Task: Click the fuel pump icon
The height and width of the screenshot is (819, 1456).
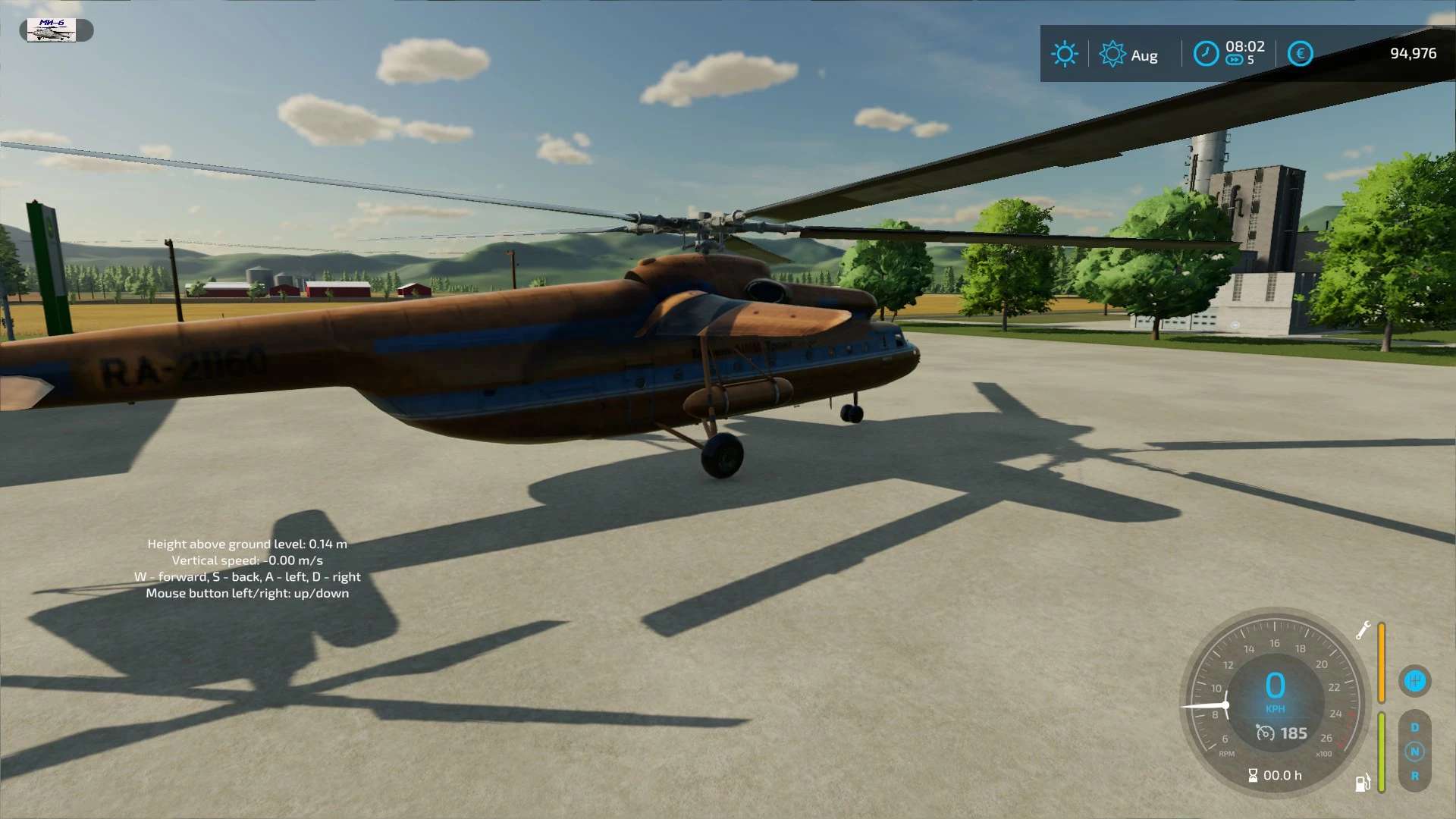Action: pyautogui.click(x=1363, y=783)
